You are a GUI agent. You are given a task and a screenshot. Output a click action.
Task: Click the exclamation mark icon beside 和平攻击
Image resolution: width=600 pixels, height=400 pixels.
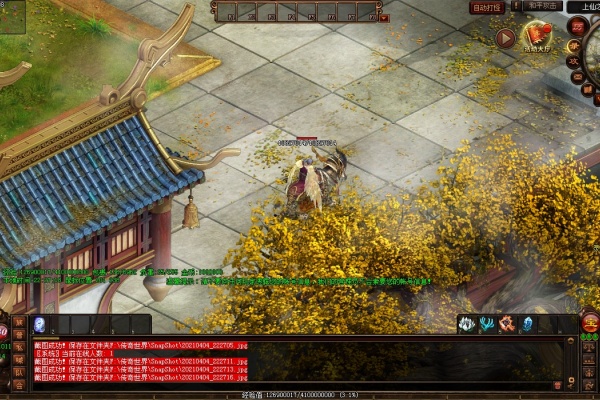(516, 6)
